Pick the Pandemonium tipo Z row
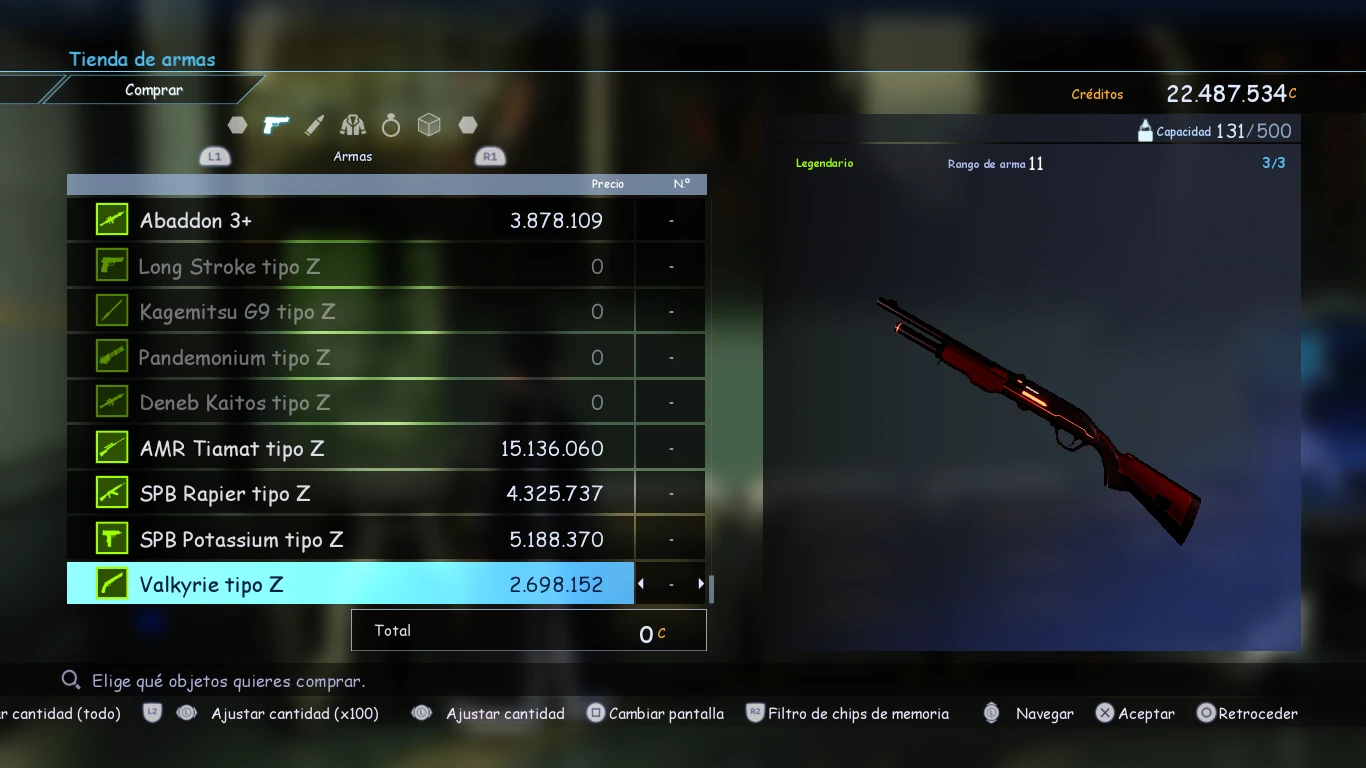Screen dimensions: 1366x768 (x=350, y=357)
